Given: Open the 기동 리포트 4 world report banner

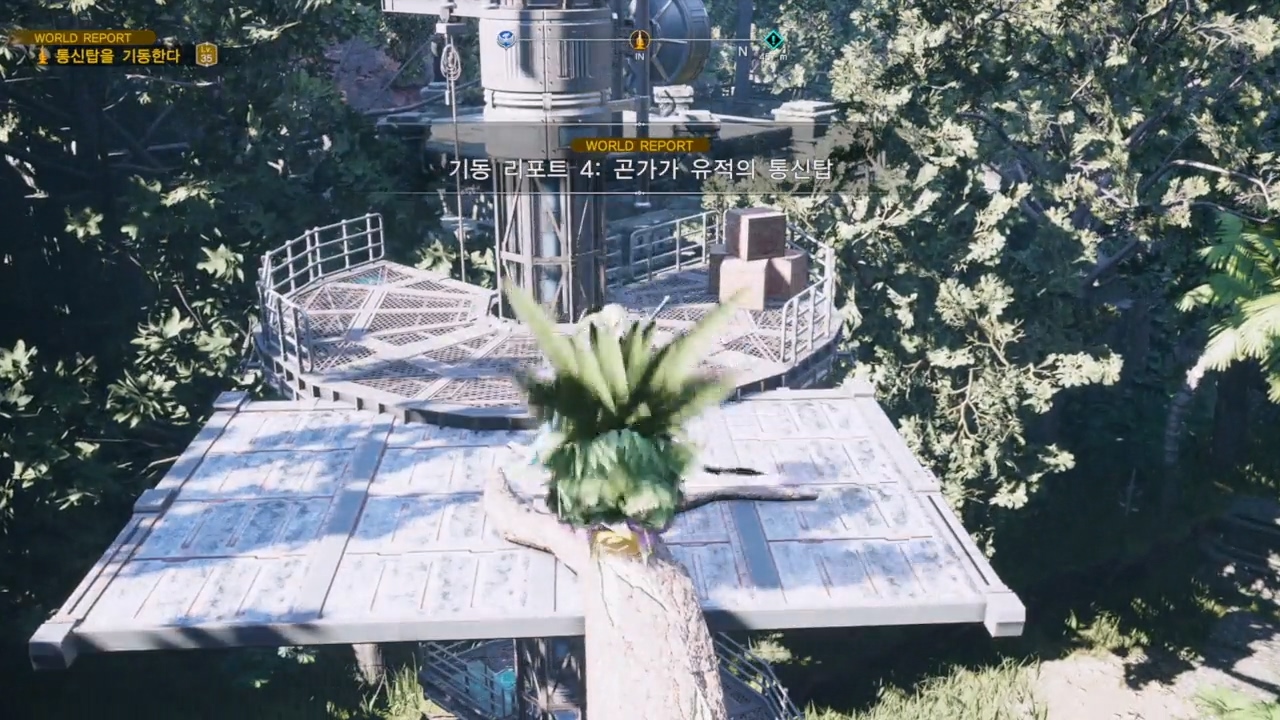Looking at the screenshot, I should click(x=640, y=170).
